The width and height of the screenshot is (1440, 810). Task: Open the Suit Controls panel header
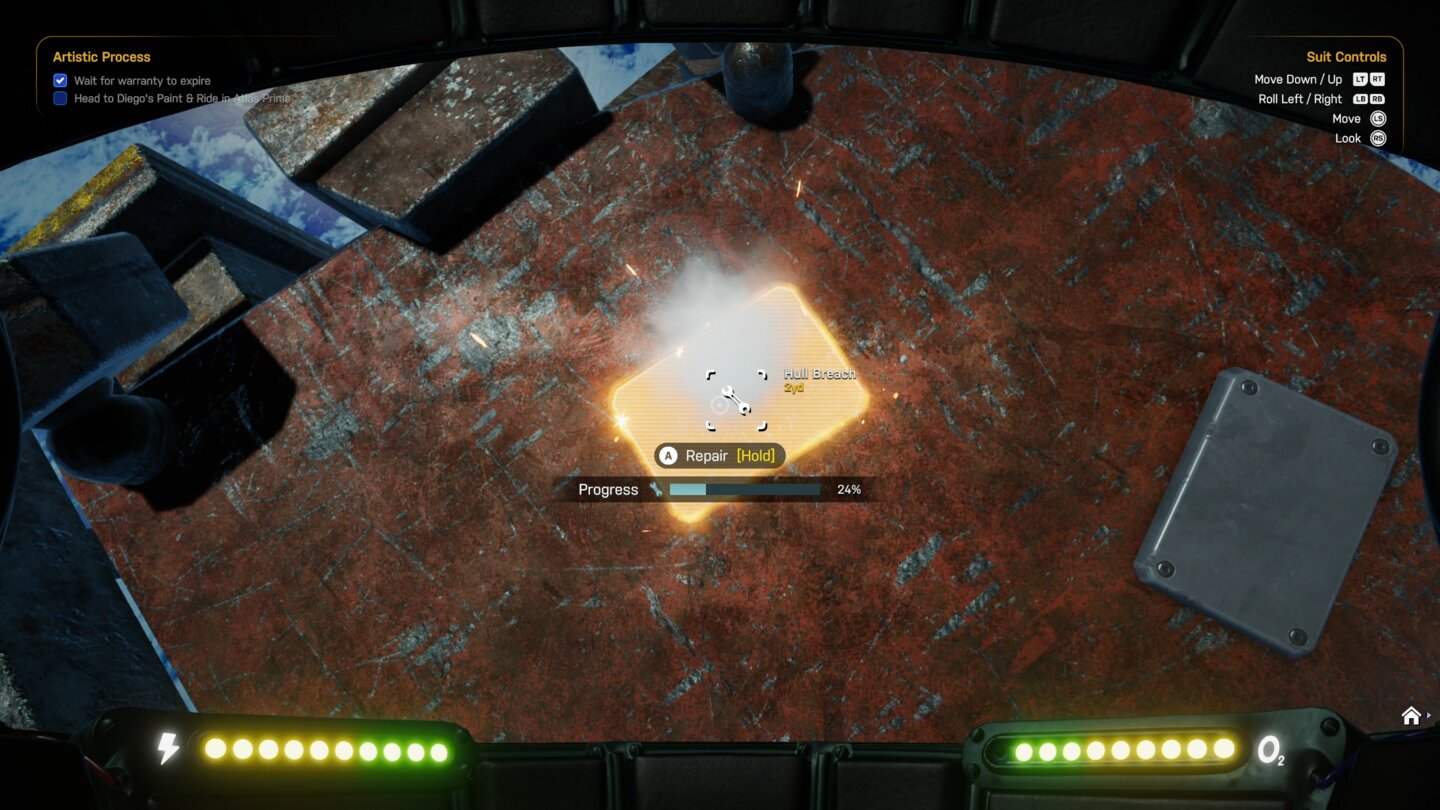pos(1345,57)
